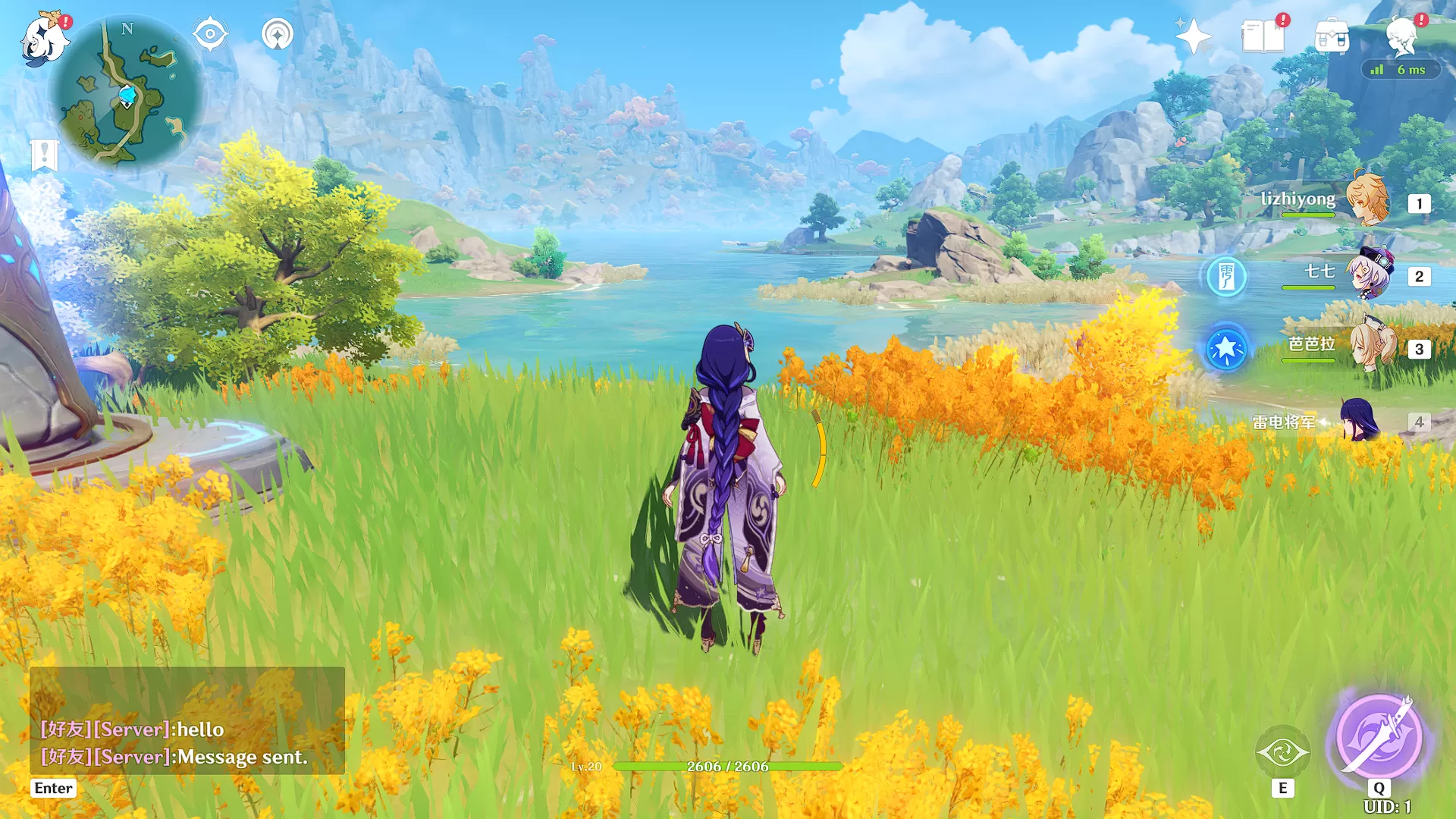Click the quest bookmark icon below minimap
1456x819 pixels.
(x=44, y=155)
